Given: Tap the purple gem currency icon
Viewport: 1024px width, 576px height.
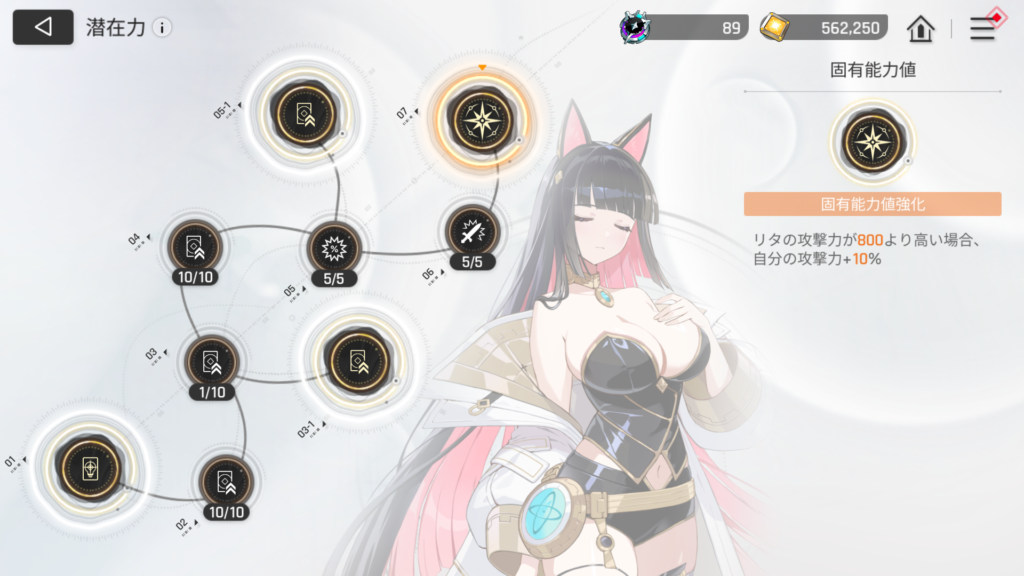Looking at the screenshot, I should click(636, 27).
